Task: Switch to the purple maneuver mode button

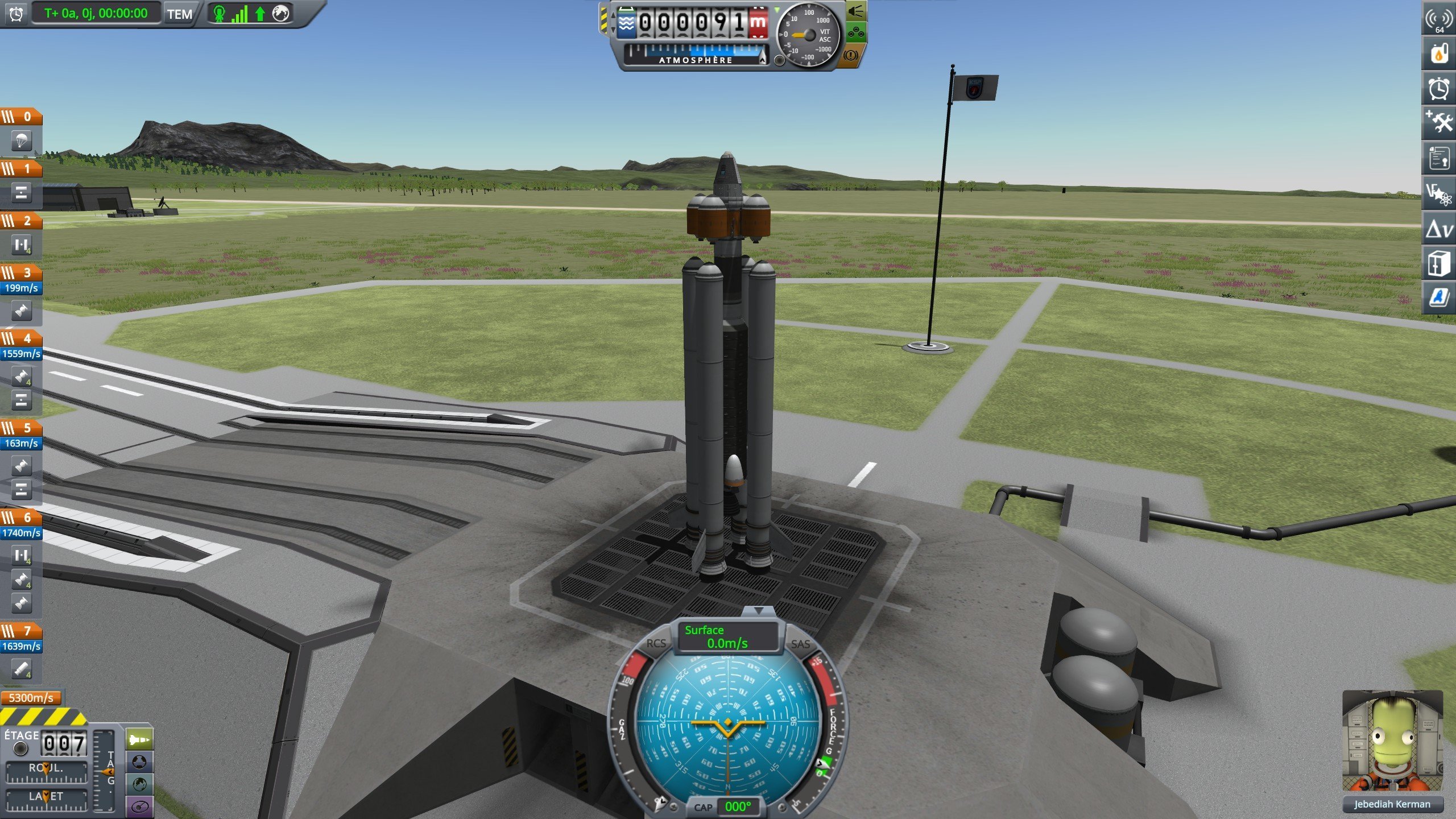Action: 139,806
